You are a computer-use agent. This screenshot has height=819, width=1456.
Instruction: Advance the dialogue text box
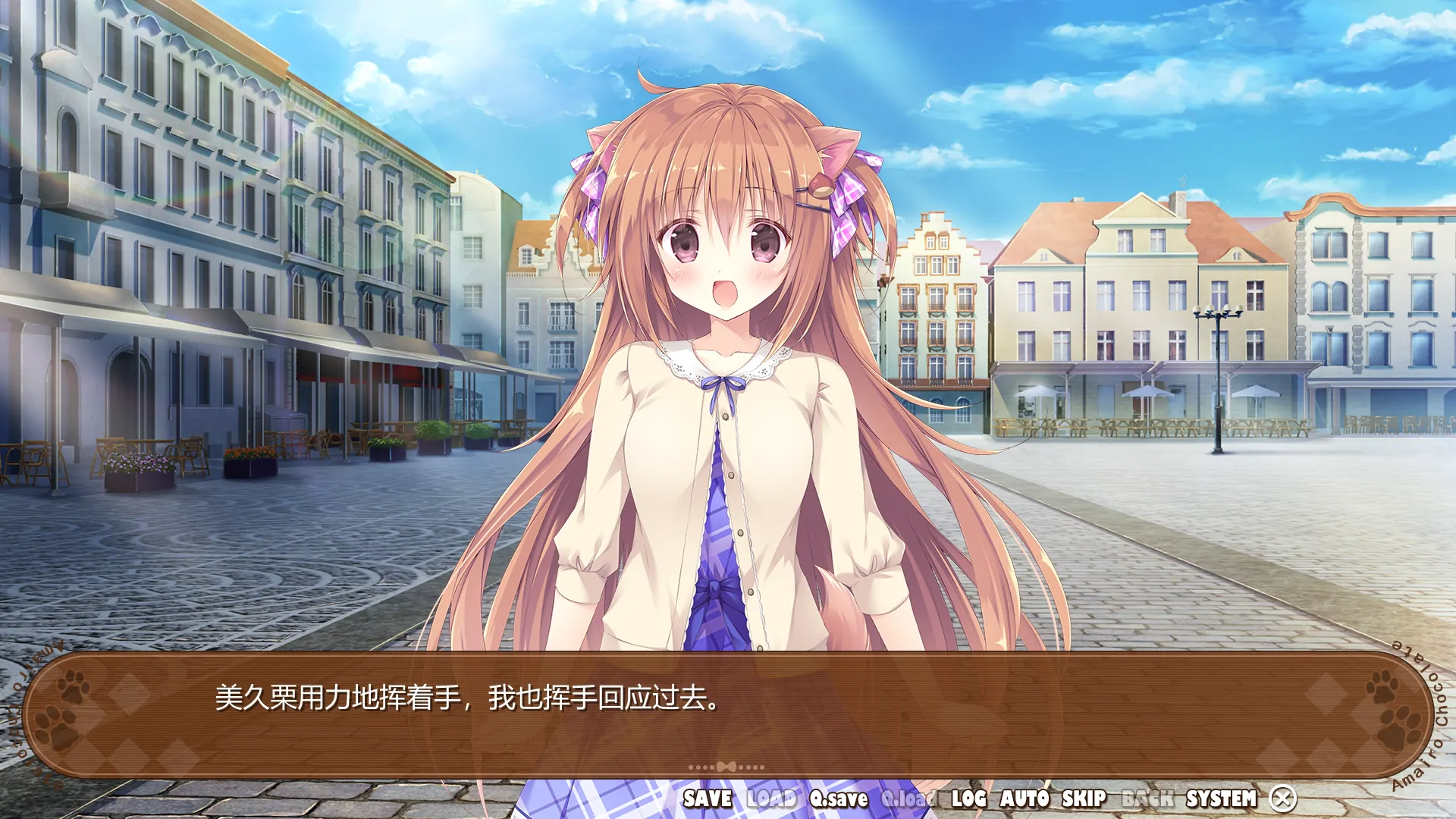[x=726, y=713]
